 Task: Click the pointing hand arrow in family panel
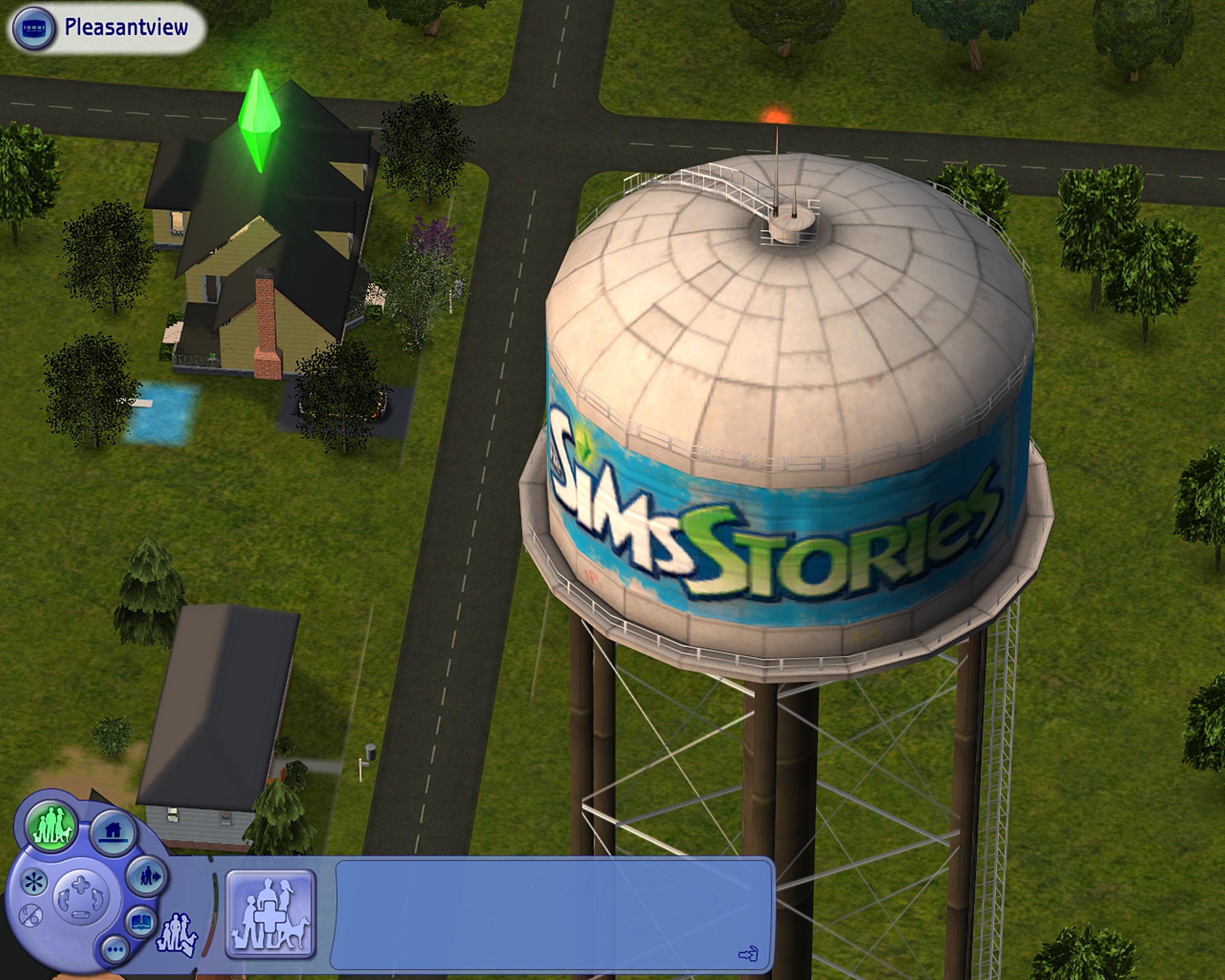tap(748, 954)
